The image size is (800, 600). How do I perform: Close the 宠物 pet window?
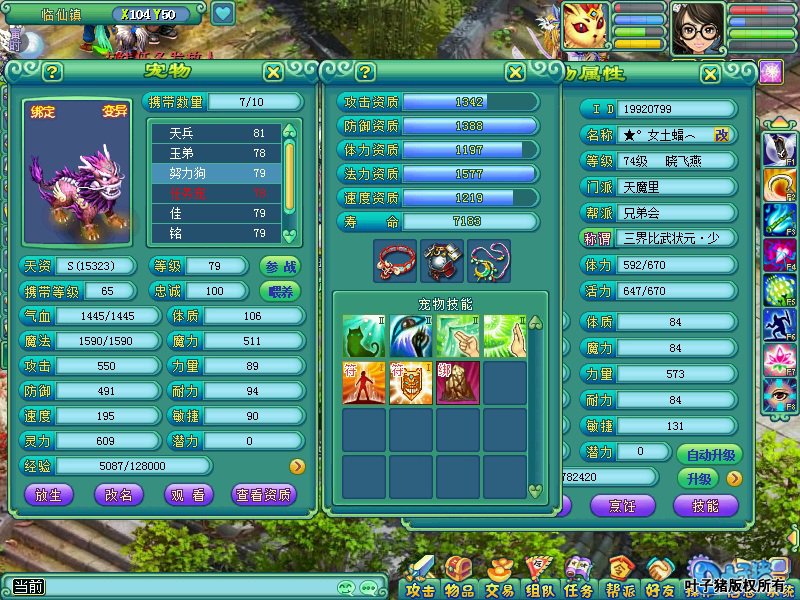point(273,72)
